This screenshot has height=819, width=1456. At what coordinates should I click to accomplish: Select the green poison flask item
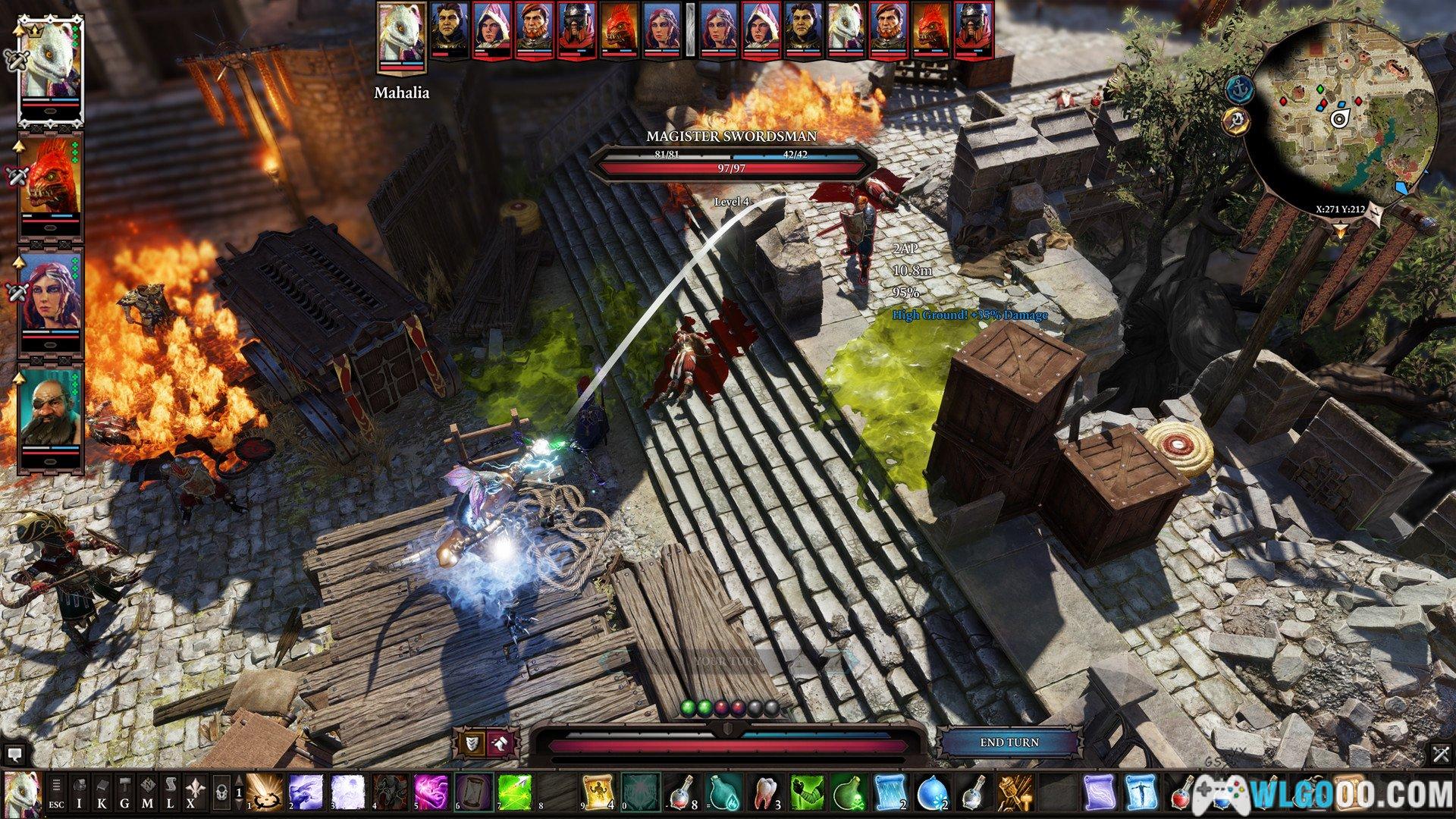tap(848, 792)
